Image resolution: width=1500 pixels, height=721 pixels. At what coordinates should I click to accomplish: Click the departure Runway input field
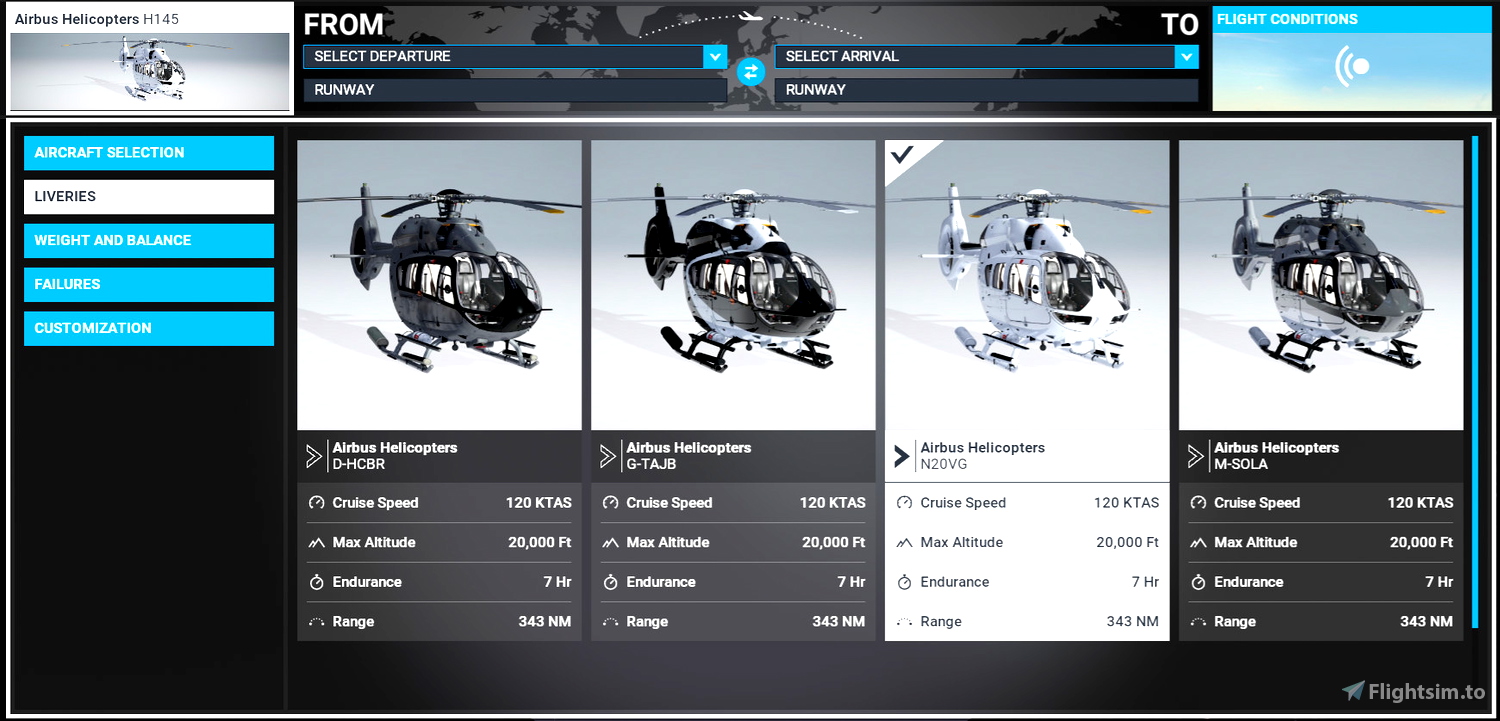(x=515, y=89)
